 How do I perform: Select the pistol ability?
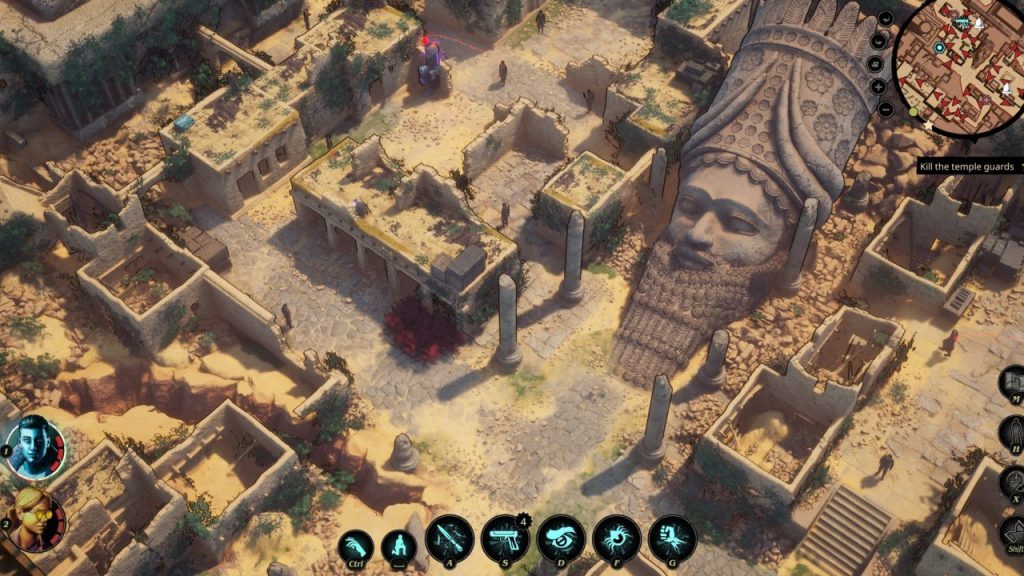[x=505, y=539]
